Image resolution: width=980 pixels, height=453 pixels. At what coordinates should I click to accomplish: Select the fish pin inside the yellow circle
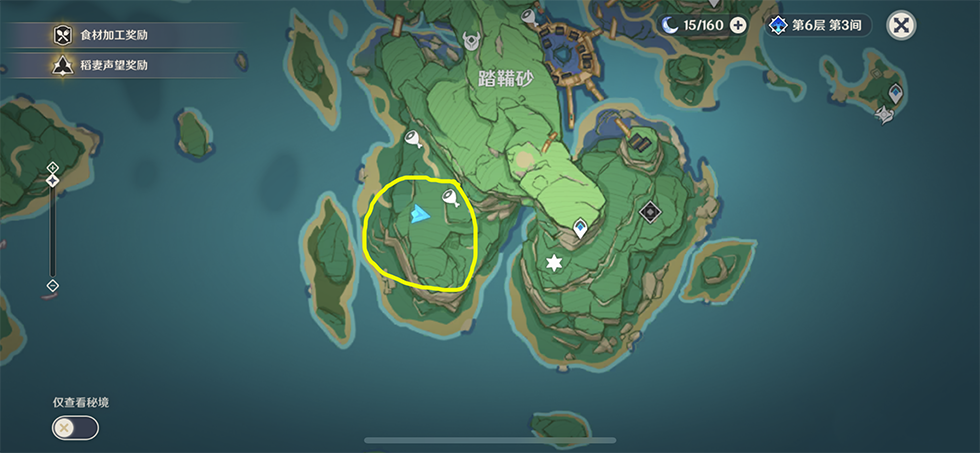coord(449,199)
